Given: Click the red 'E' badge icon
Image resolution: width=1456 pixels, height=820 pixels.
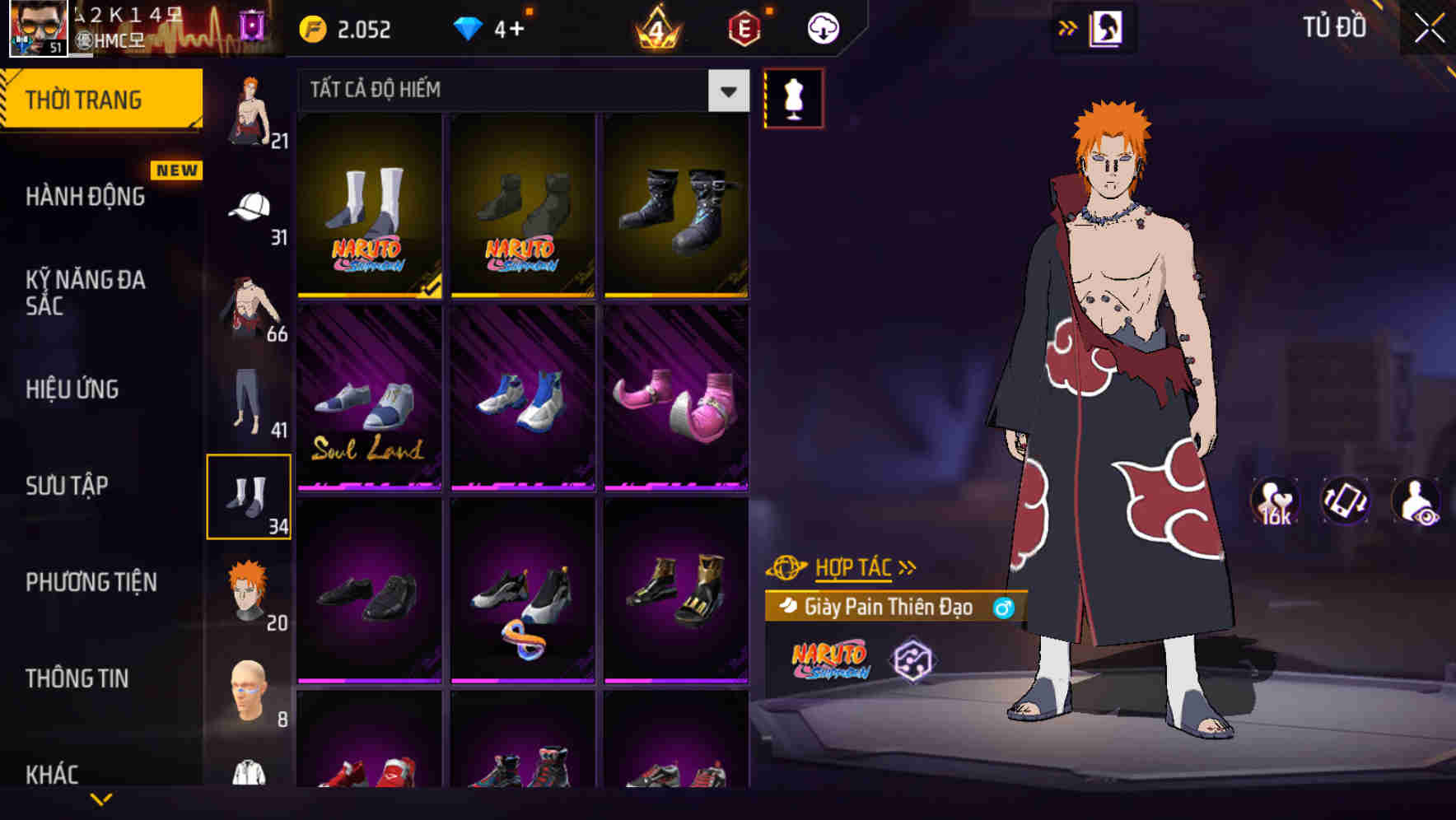Looking at the screenshot, I should 744,27.
